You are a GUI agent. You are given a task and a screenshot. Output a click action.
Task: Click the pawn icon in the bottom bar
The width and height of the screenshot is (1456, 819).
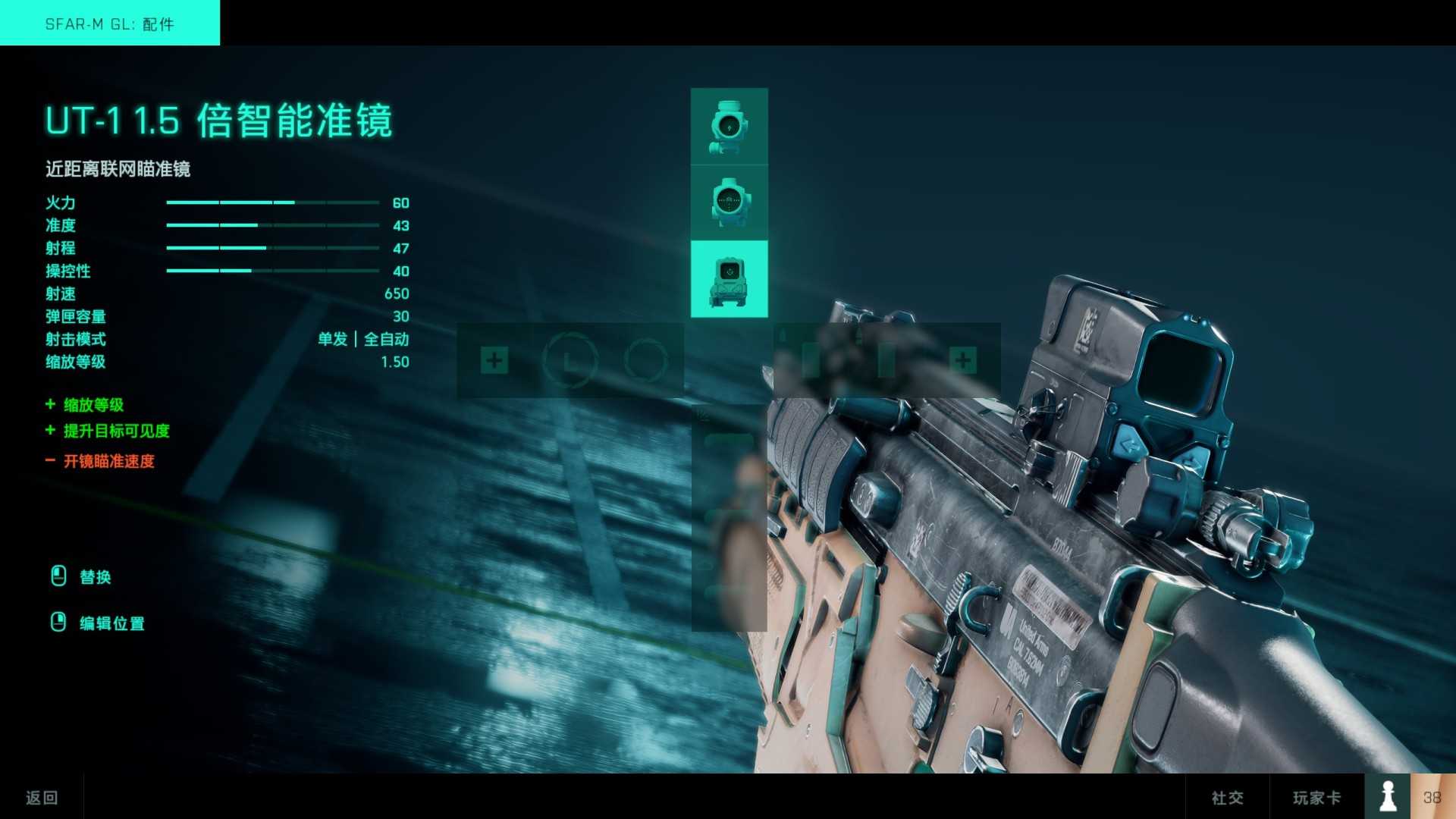click(1388, 796)
